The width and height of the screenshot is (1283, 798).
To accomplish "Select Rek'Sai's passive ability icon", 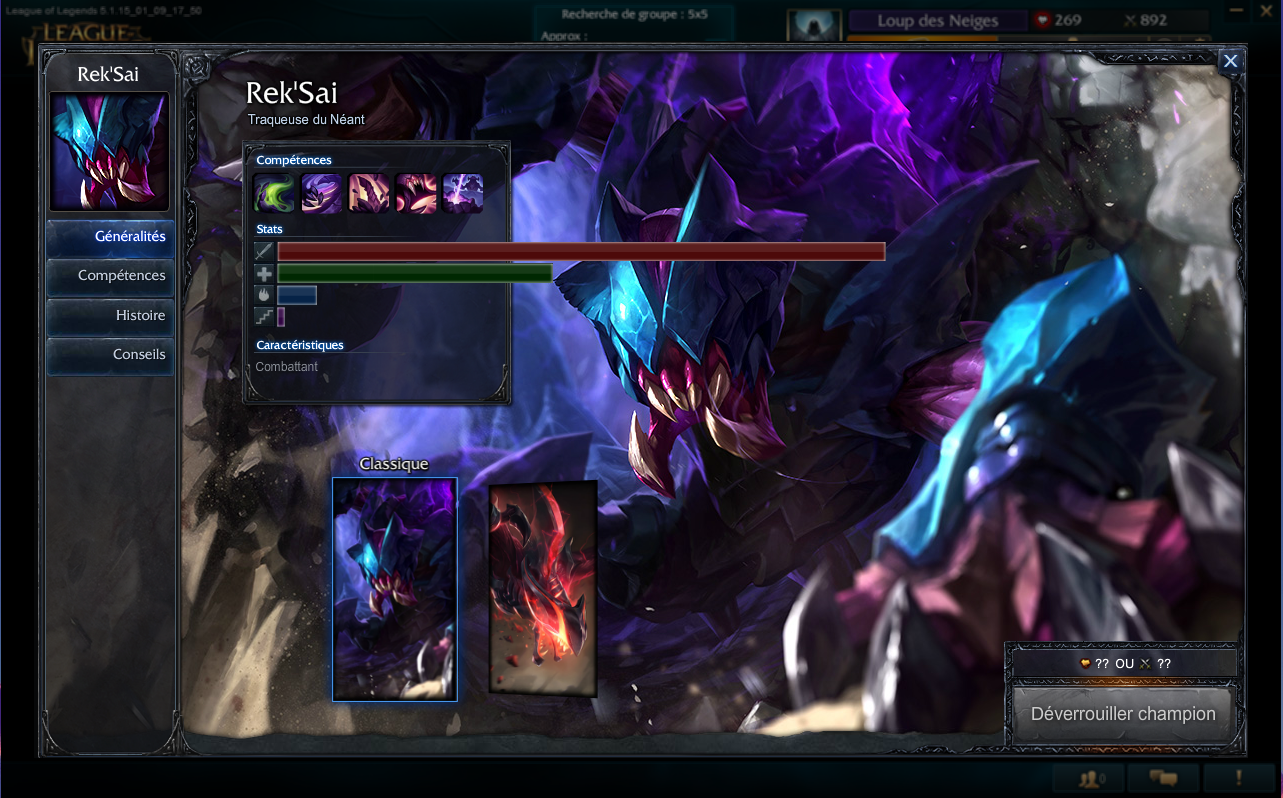I will (x=274, y=192).
